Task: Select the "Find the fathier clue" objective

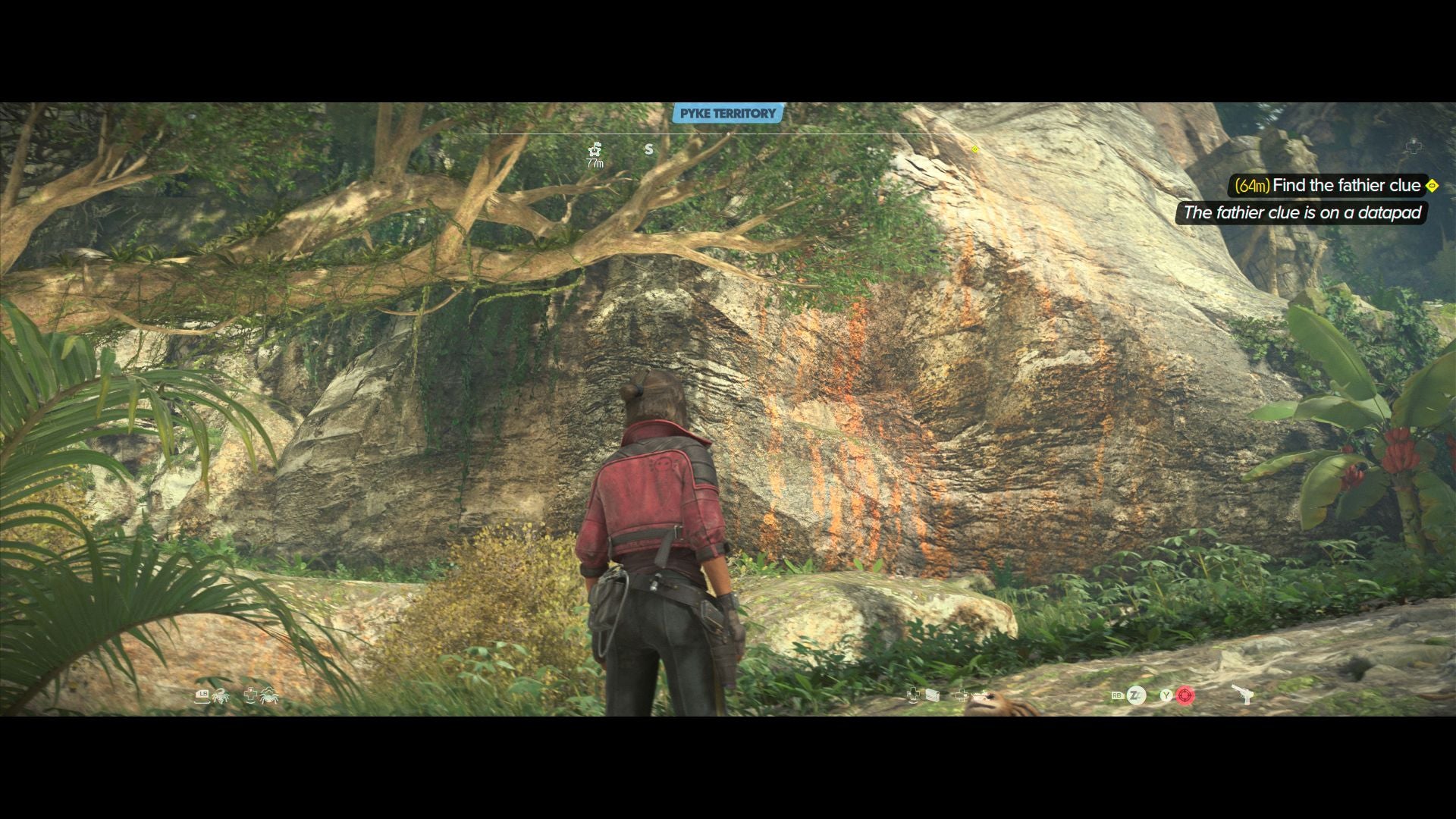Action: click(1346, 186)
